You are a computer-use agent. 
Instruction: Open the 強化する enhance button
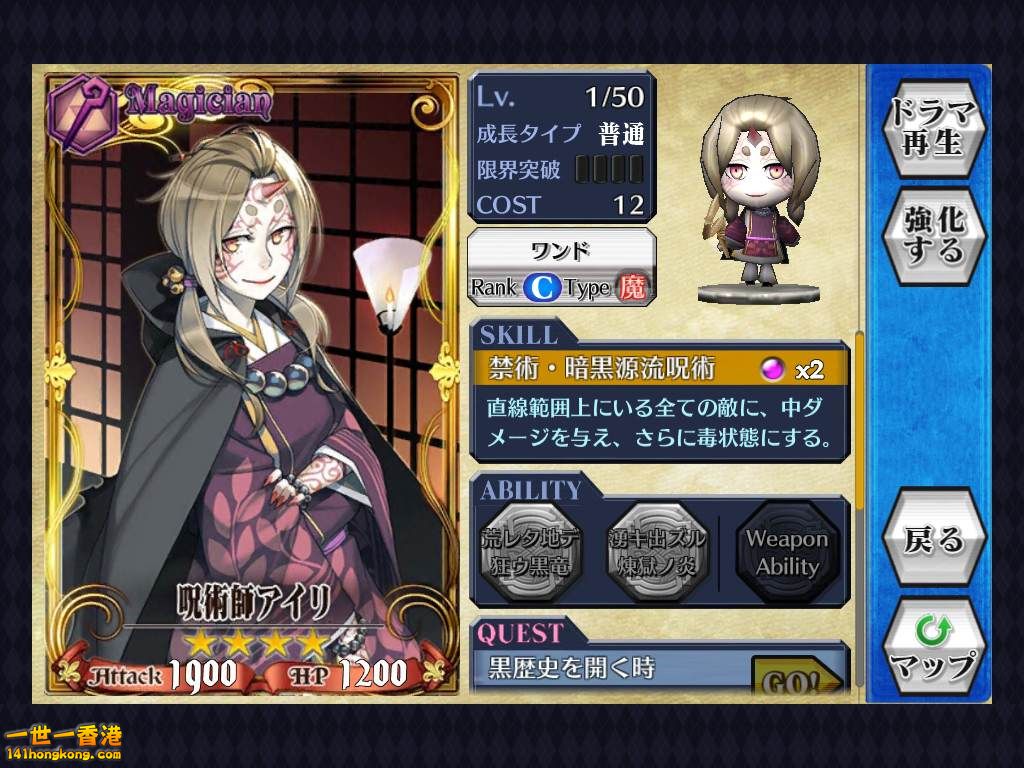point(934,236)
